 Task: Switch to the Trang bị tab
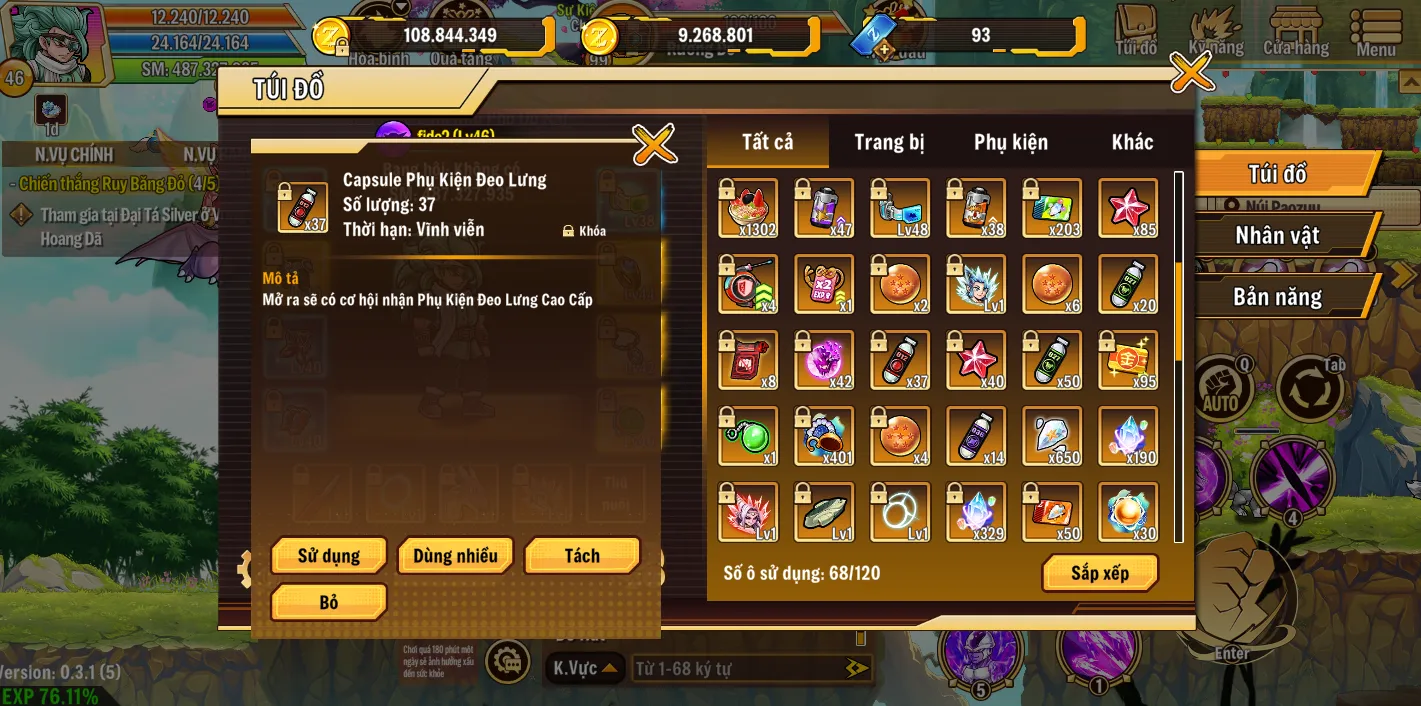[889, 143]
